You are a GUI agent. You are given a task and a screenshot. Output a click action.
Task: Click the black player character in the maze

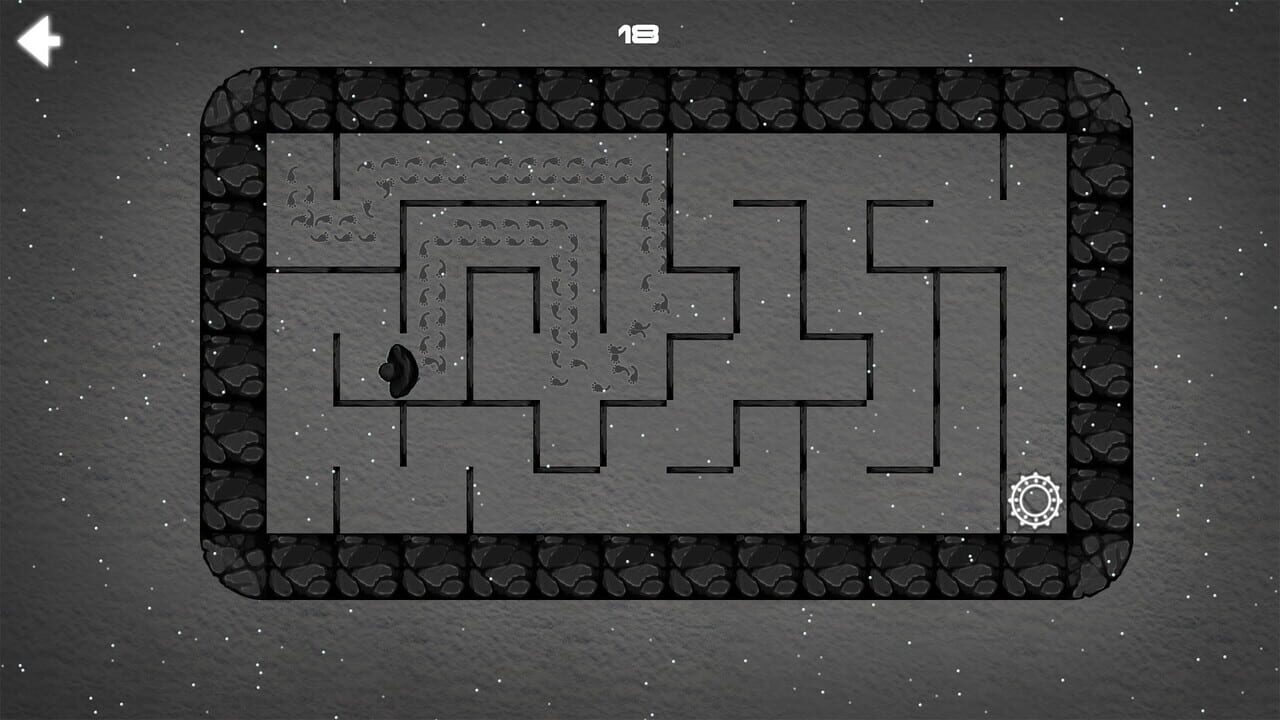pos(398,370)
